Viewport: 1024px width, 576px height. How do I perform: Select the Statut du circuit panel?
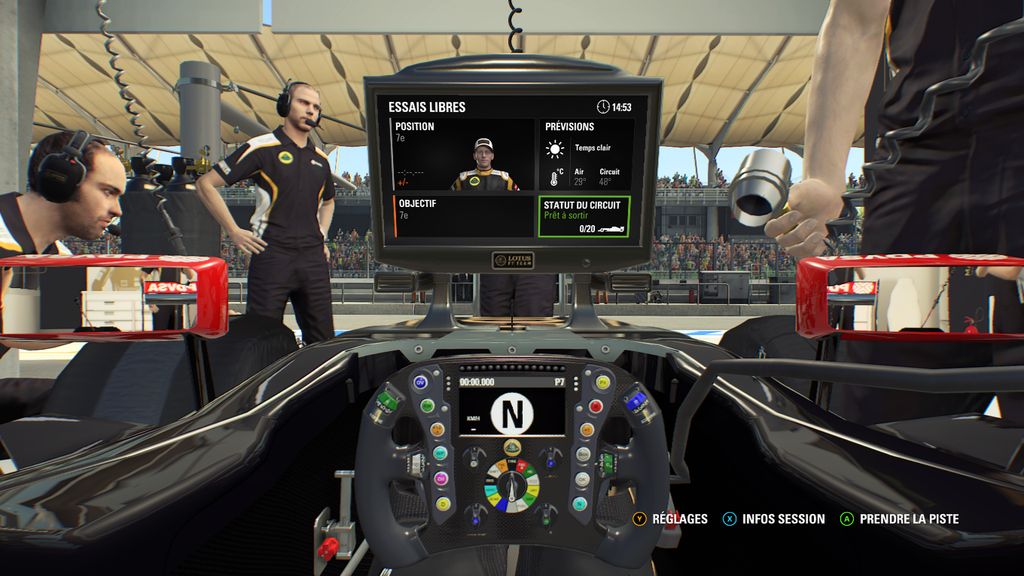pyautogui.click(x=585, y=216)
